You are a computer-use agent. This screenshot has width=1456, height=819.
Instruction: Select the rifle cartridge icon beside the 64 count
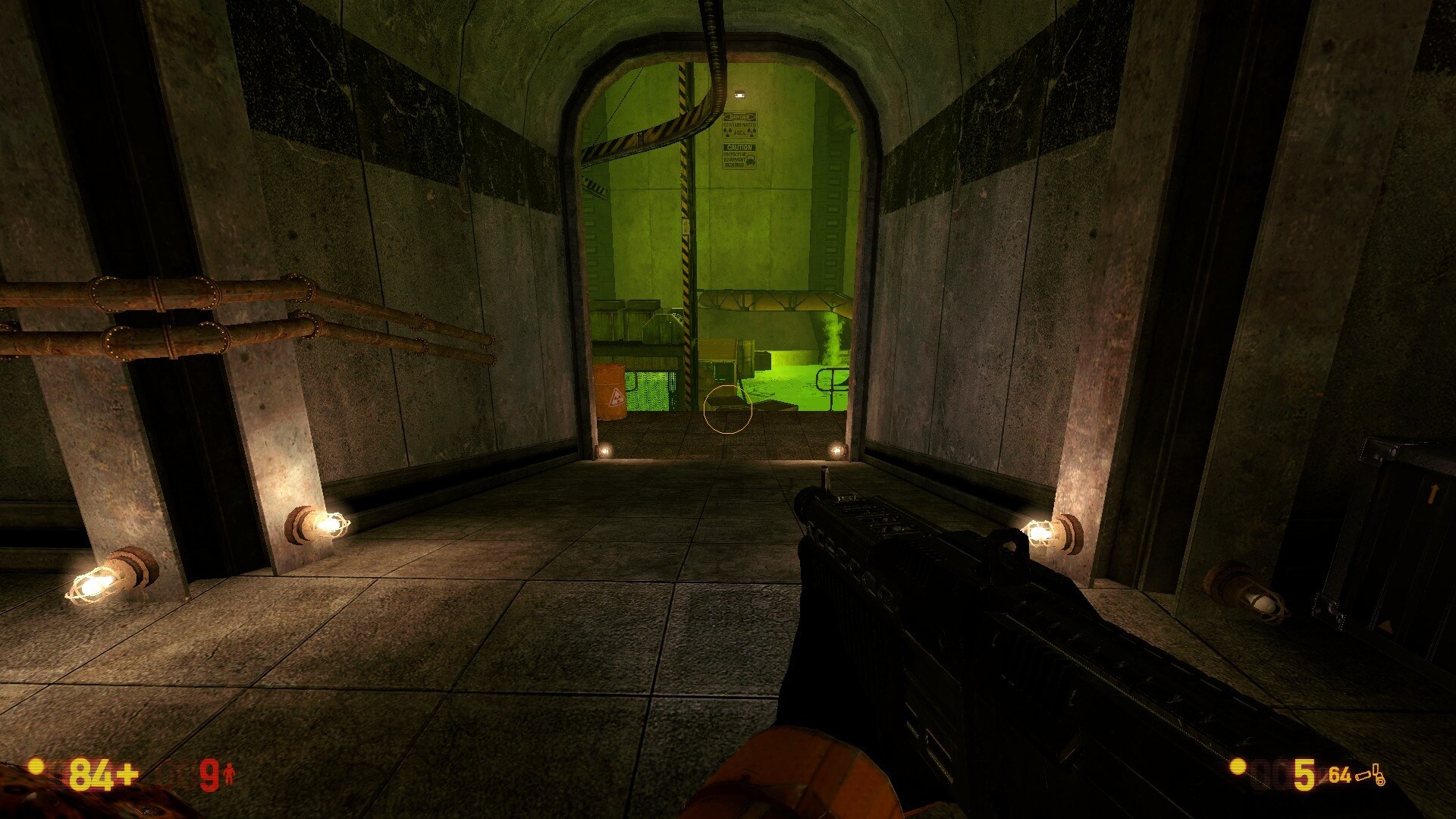pos(1363,777)
